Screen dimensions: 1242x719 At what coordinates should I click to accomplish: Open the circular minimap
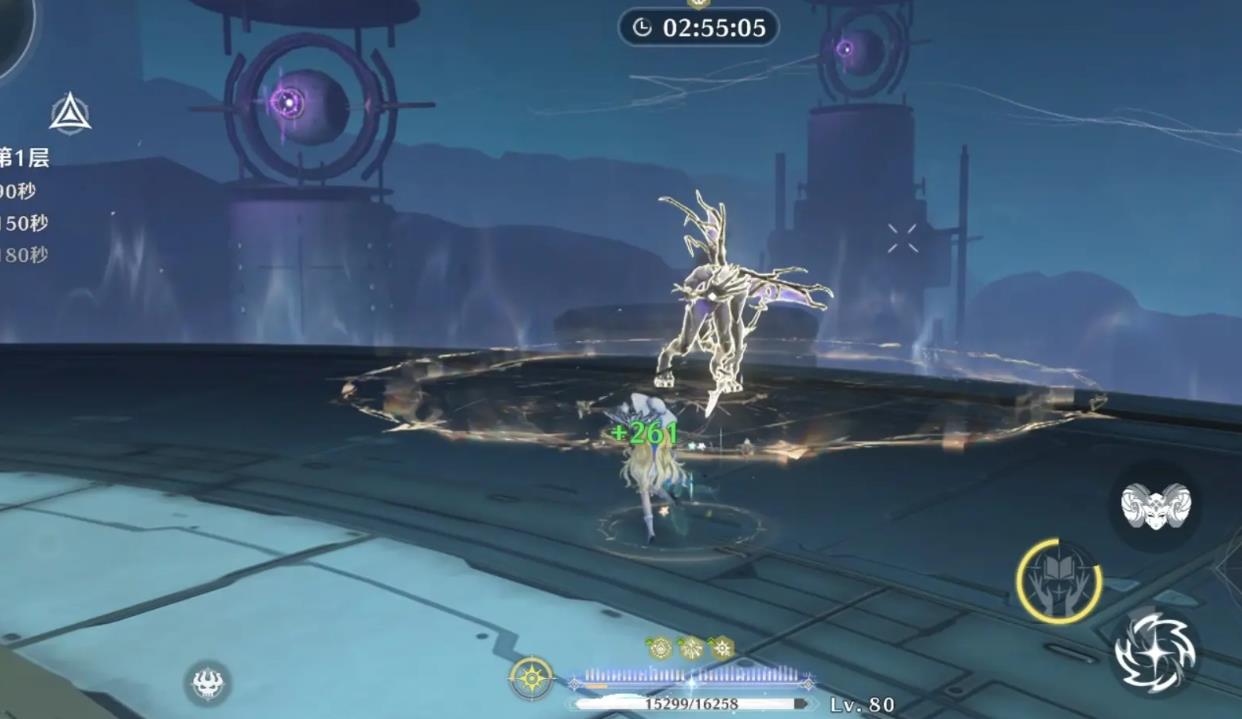(x=10, y=35)
